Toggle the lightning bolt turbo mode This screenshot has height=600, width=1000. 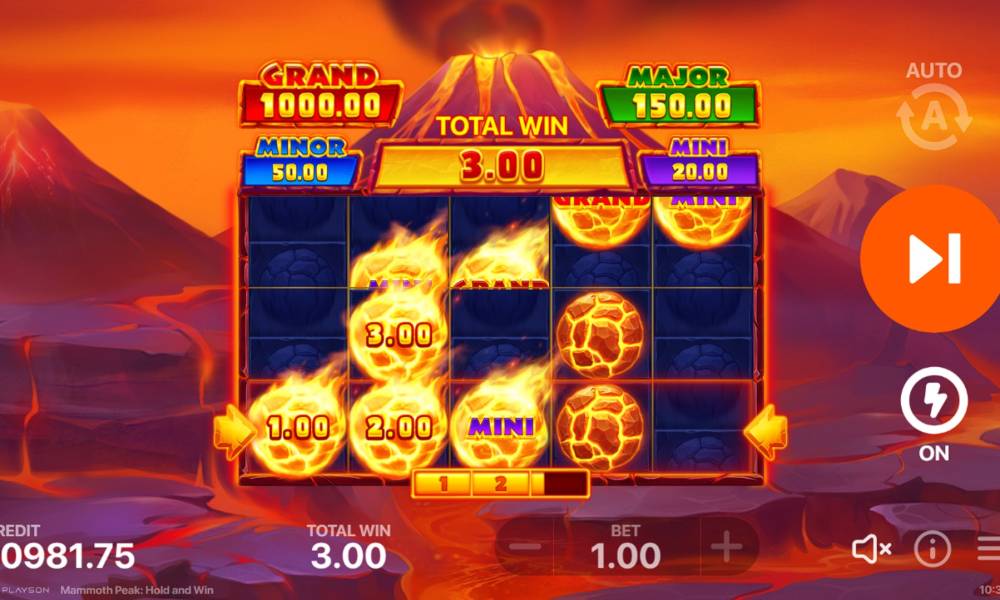pos(934,402)
